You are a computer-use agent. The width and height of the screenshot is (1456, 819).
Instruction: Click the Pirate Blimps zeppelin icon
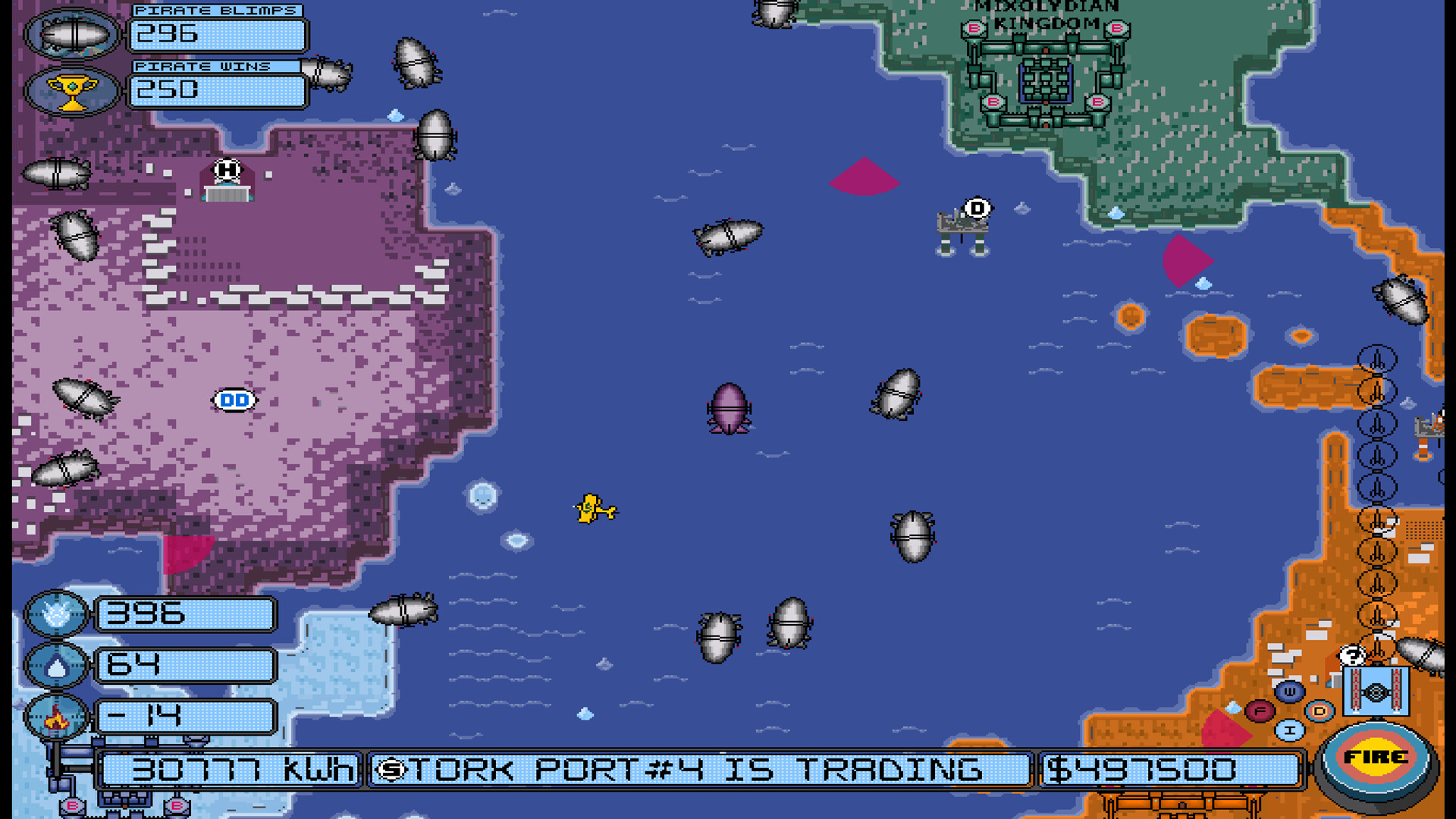pyautogui.click(x=72, y=34)
